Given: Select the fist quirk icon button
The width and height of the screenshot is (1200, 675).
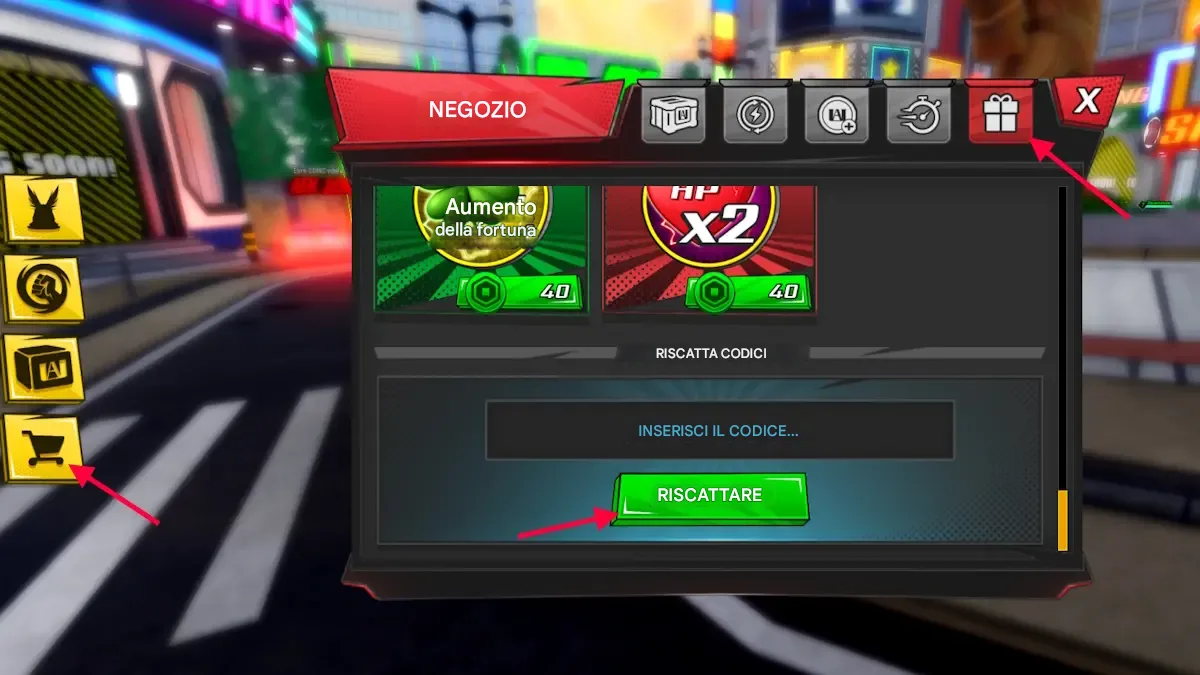Looking at the screenshot, I should [x=42, y=289].
